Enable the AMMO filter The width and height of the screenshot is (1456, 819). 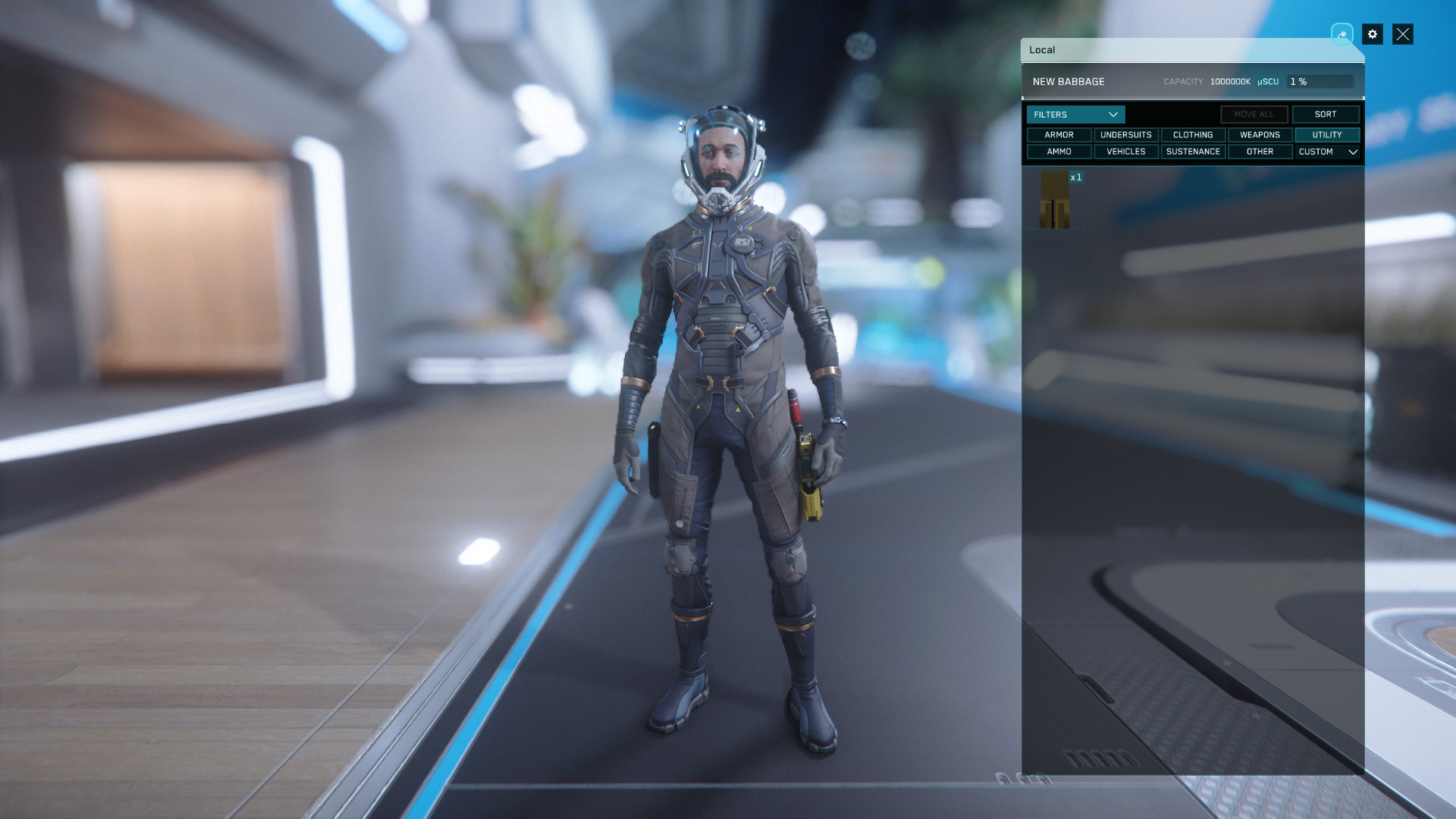1059,152
